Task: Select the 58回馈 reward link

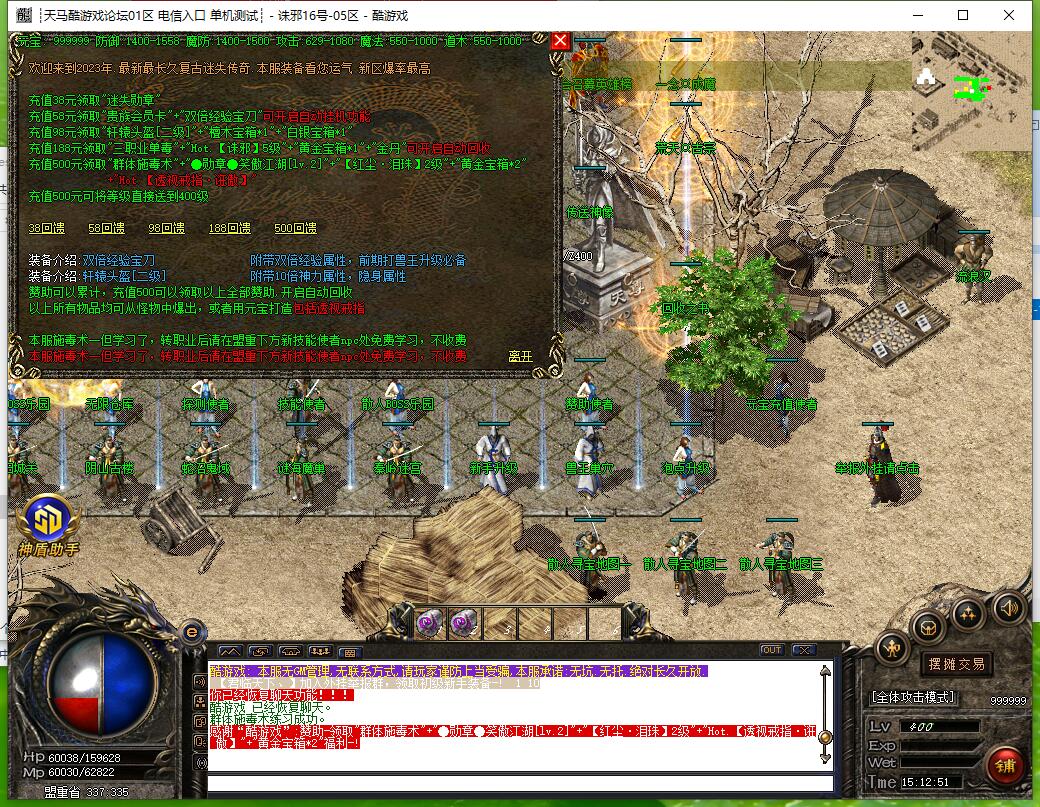Action: click(107, 228)
